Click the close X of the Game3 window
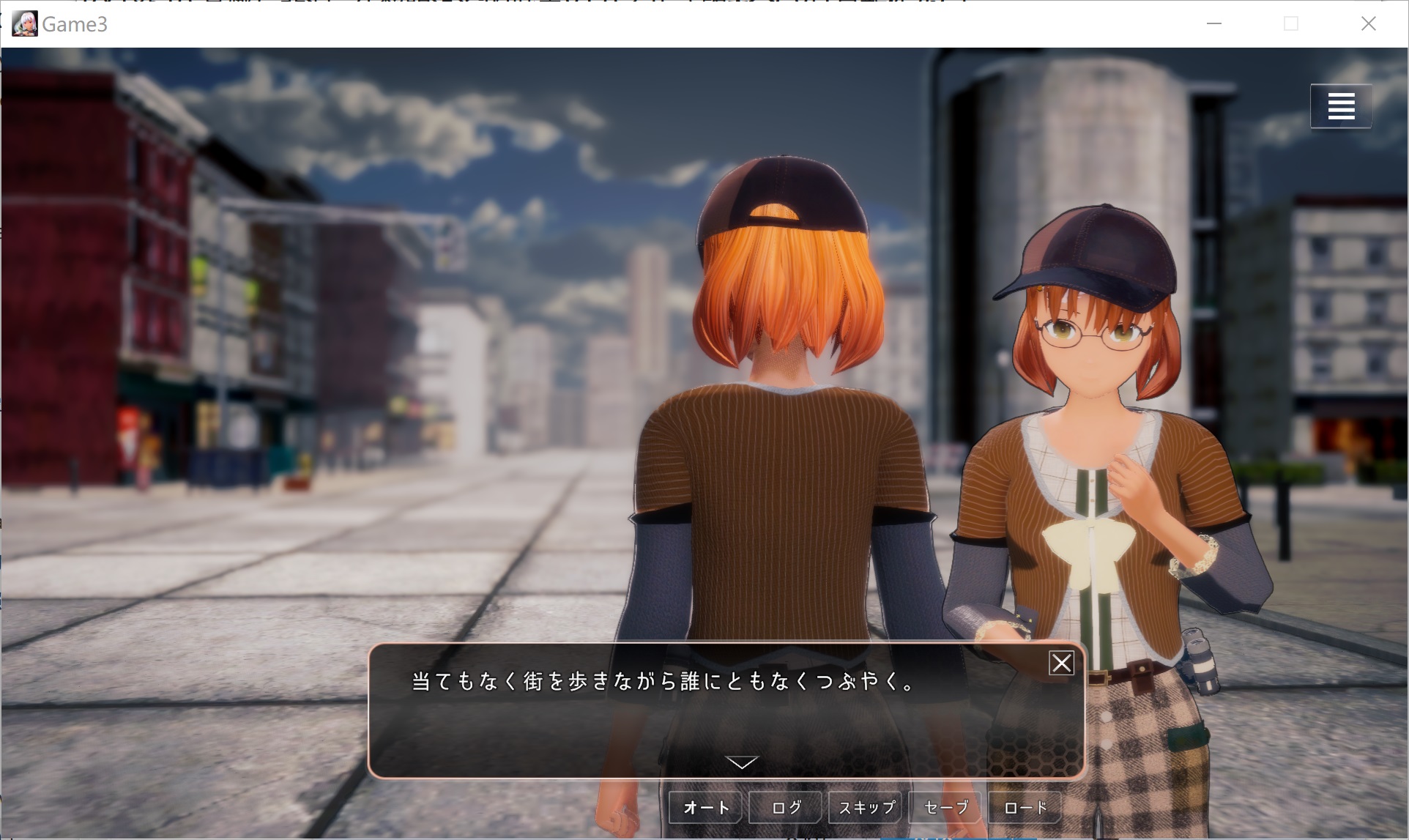The height and width of the screenshot is (840, 1409). [1369, 23]
